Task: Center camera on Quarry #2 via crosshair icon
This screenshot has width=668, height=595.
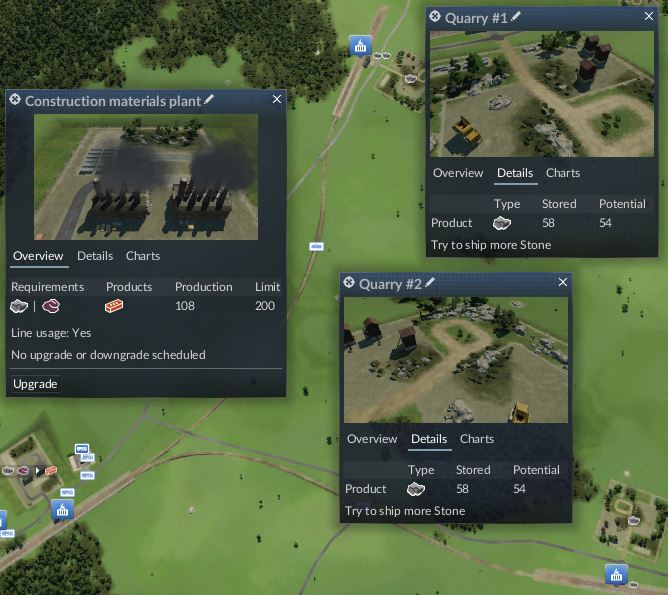Action: (x=349, y=283)
